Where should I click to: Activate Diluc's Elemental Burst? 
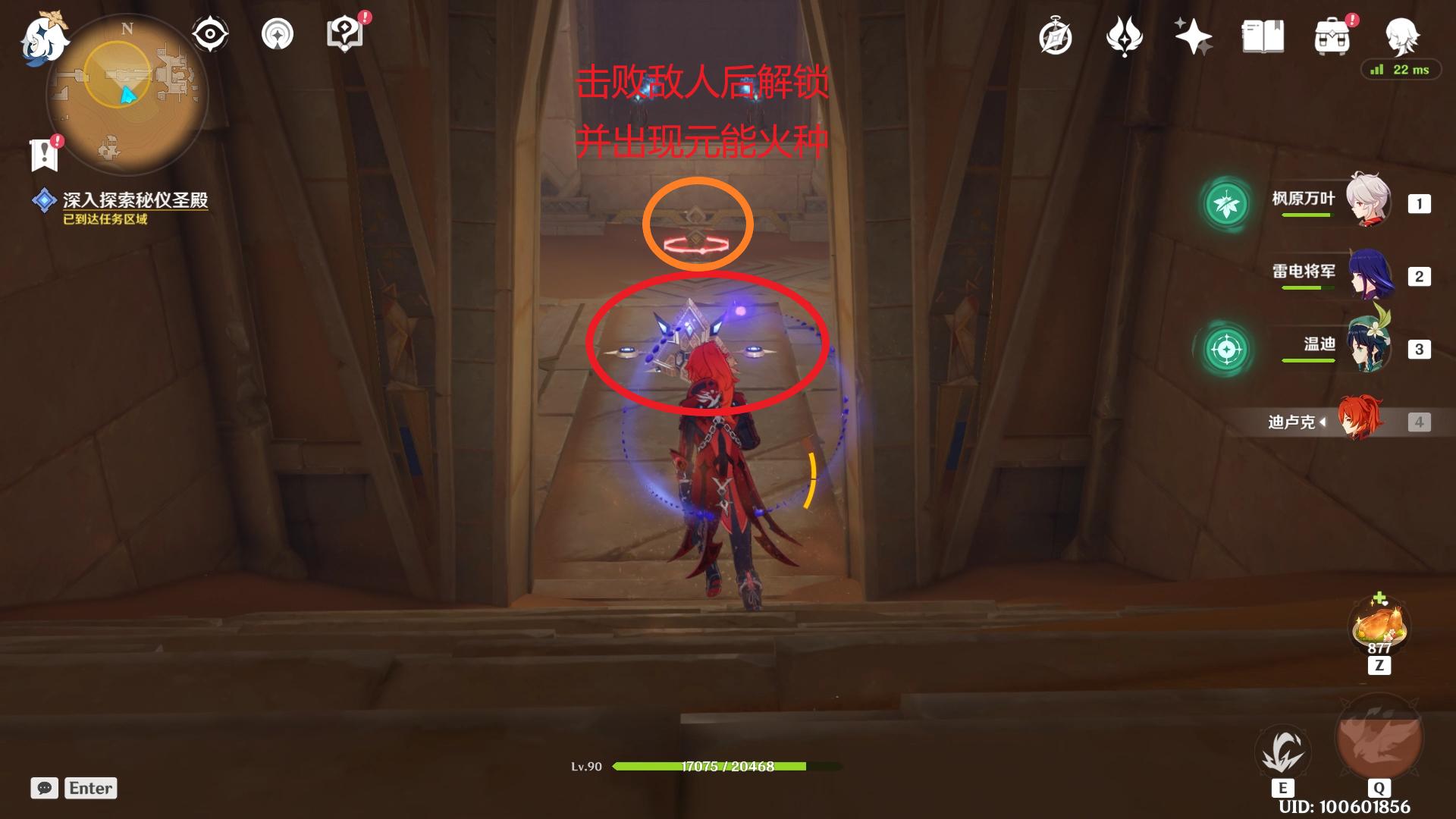[x=1378, y=739]
